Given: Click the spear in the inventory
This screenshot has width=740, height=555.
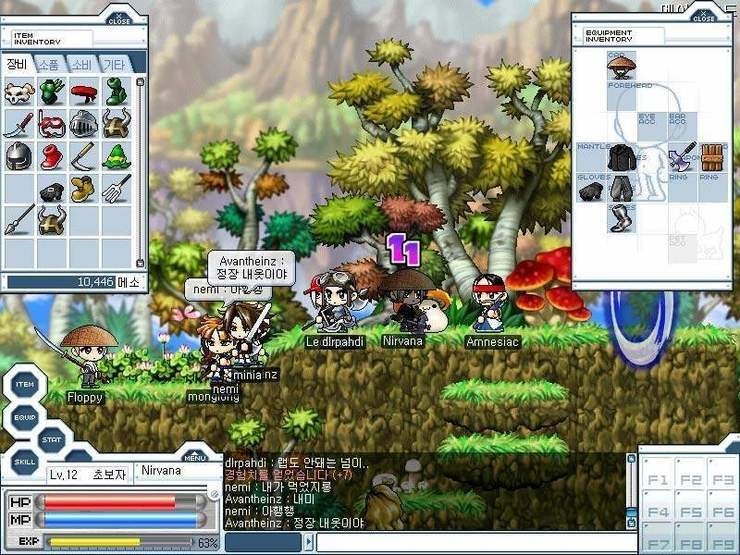Looking at the screenshot, I should click(19, 219).
